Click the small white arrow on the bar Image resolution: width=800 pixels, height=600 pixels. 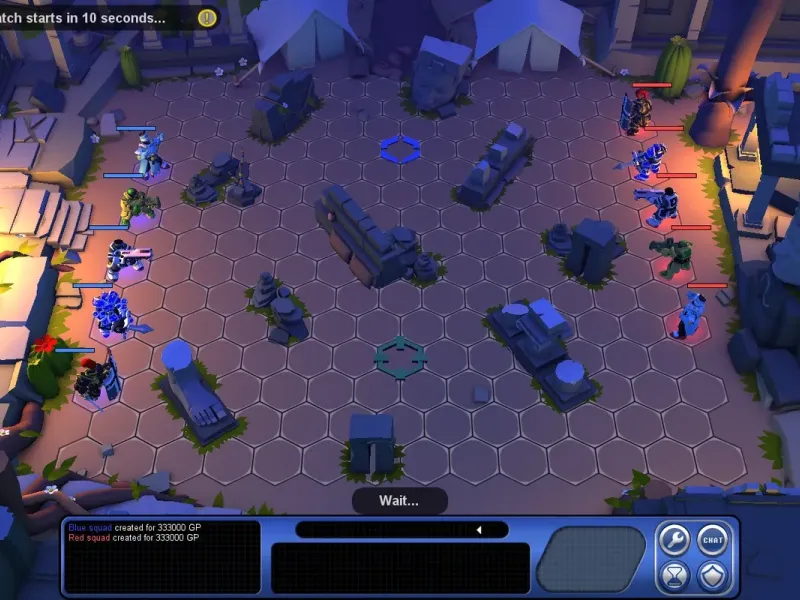(478, 529)
